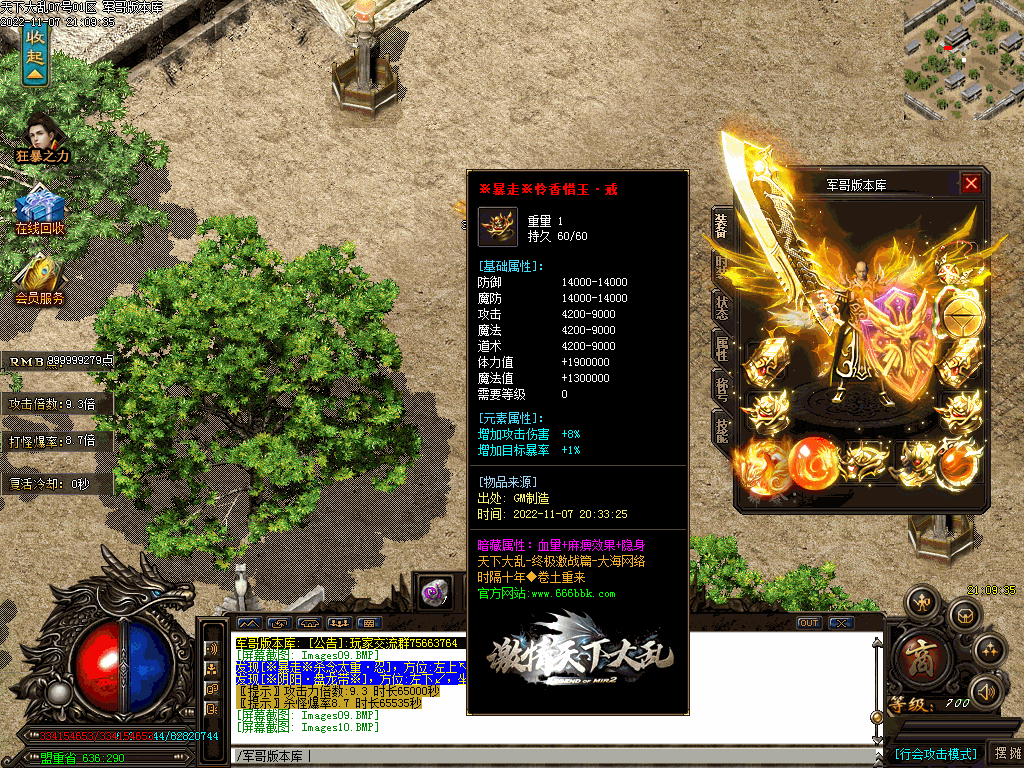Open the 狂暴之力 portrait icon
Viewport: 1024px width, 768px height.
click(42, 133)
